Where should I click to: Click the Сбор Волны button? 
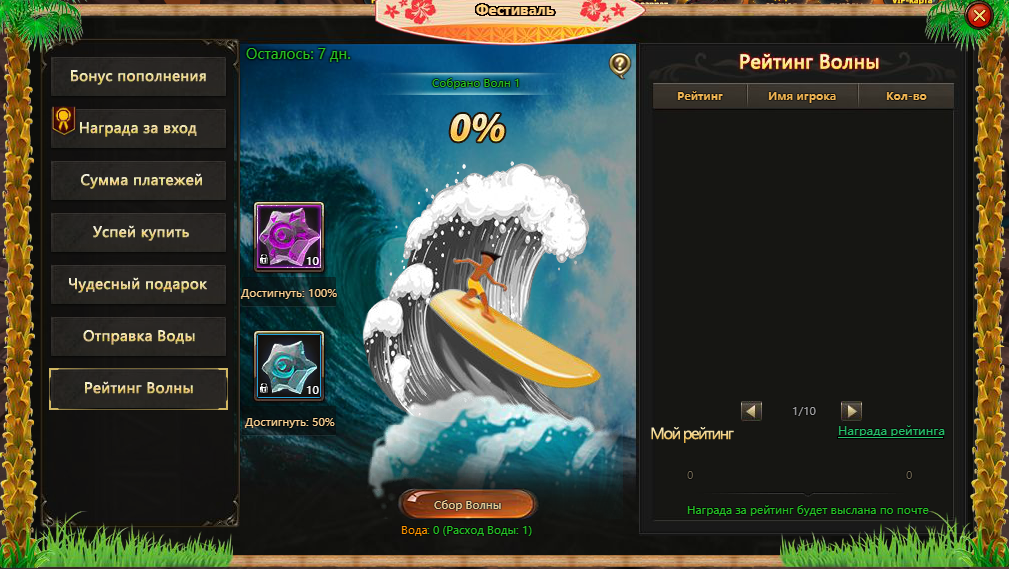click(x=467, y=505)
